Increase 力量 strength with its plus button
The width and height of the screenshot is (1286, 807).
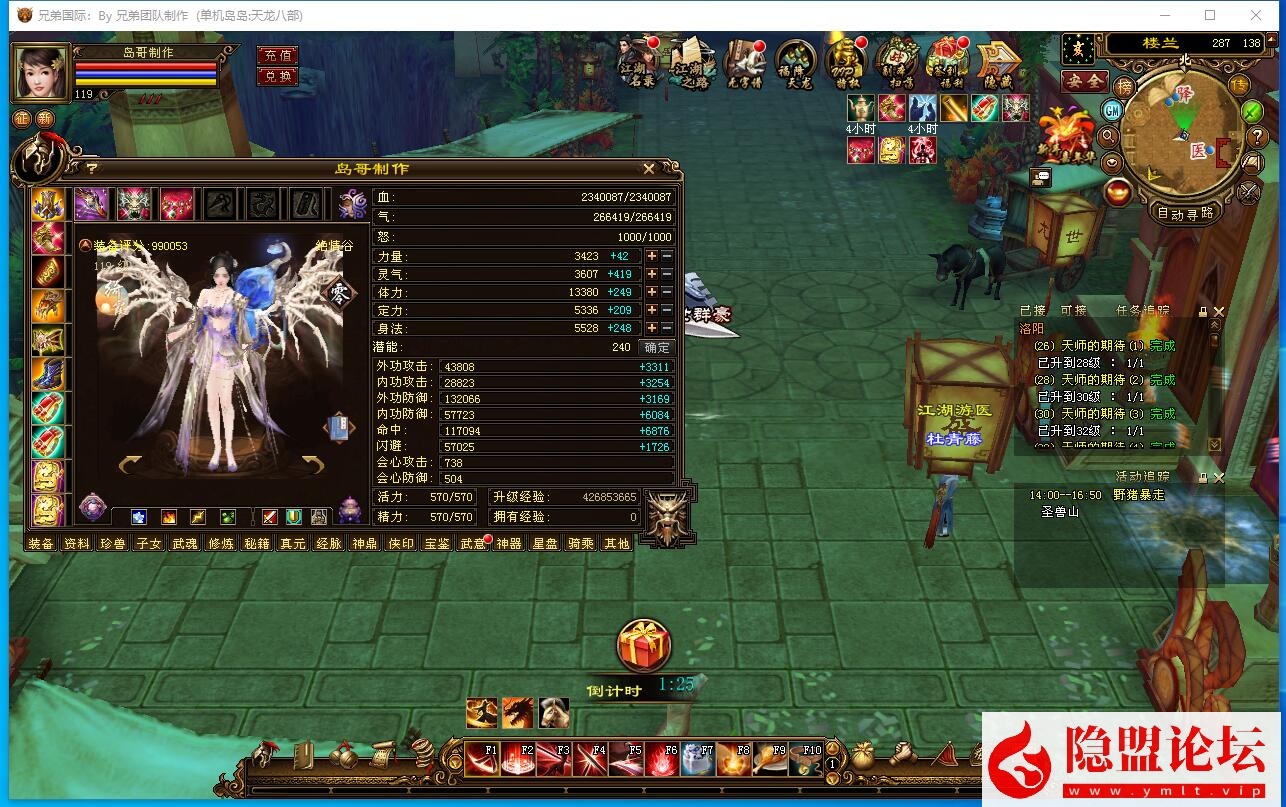(x=652, y=256)
